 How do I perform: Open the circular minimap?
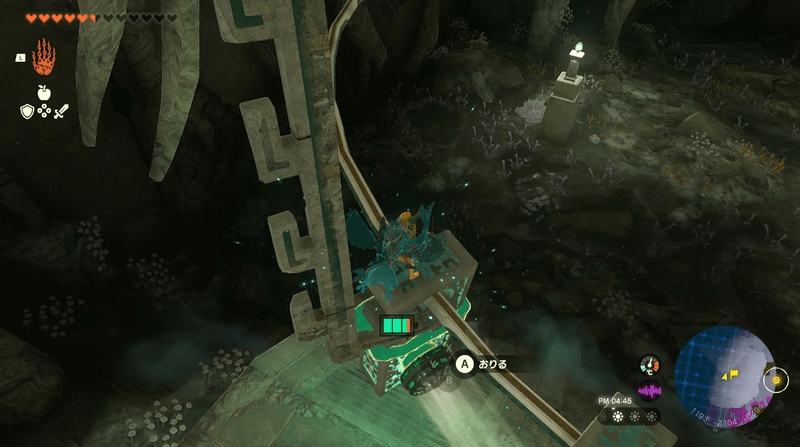[x=724, y=372]
